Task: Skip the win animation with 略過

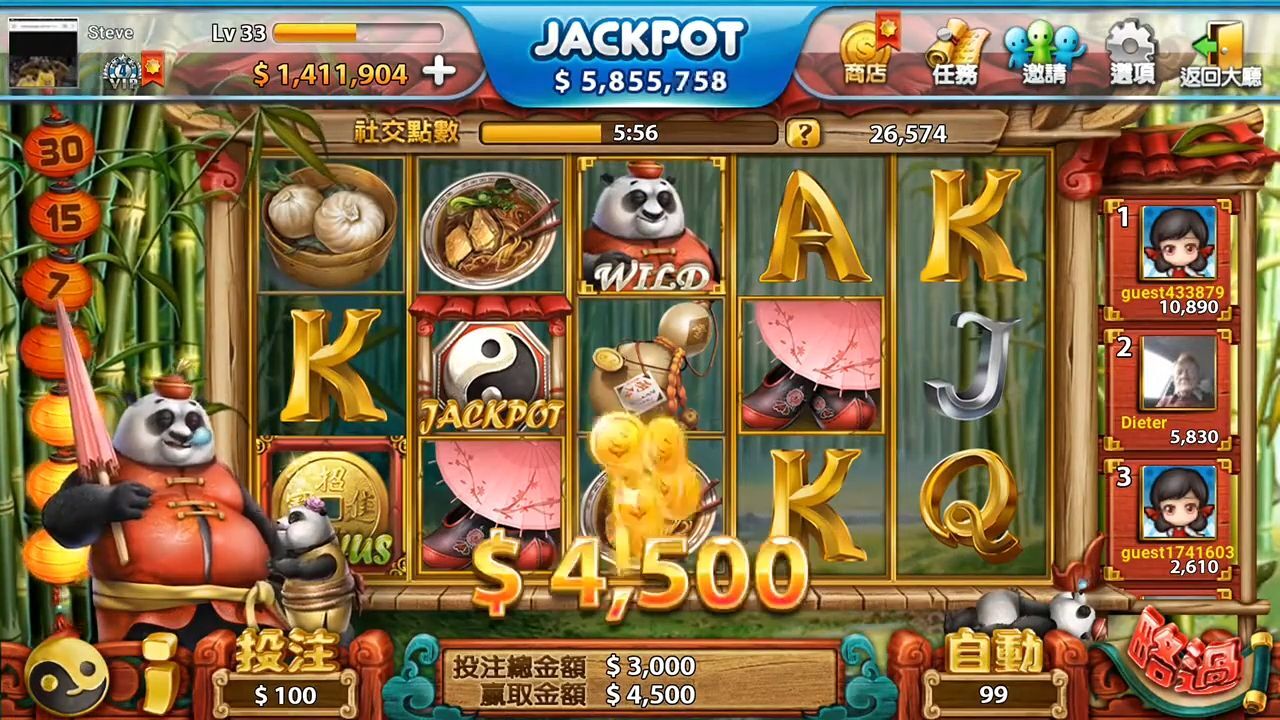Action: tap(1185, 662)
